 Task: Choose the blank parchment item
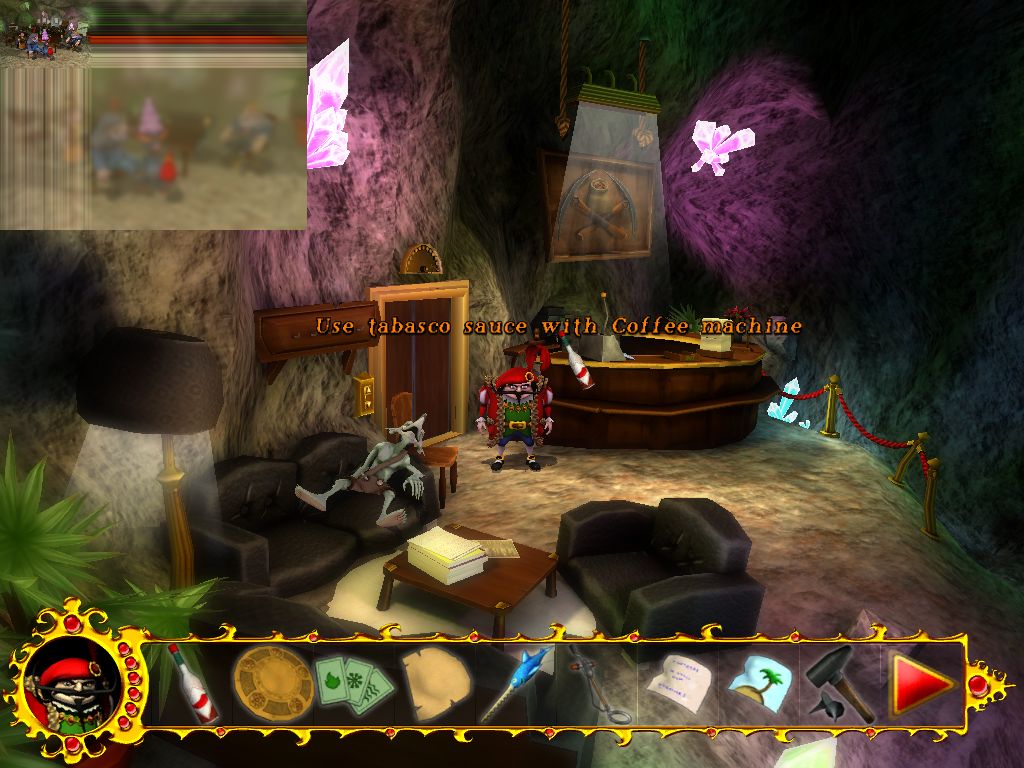pos(437,683)
